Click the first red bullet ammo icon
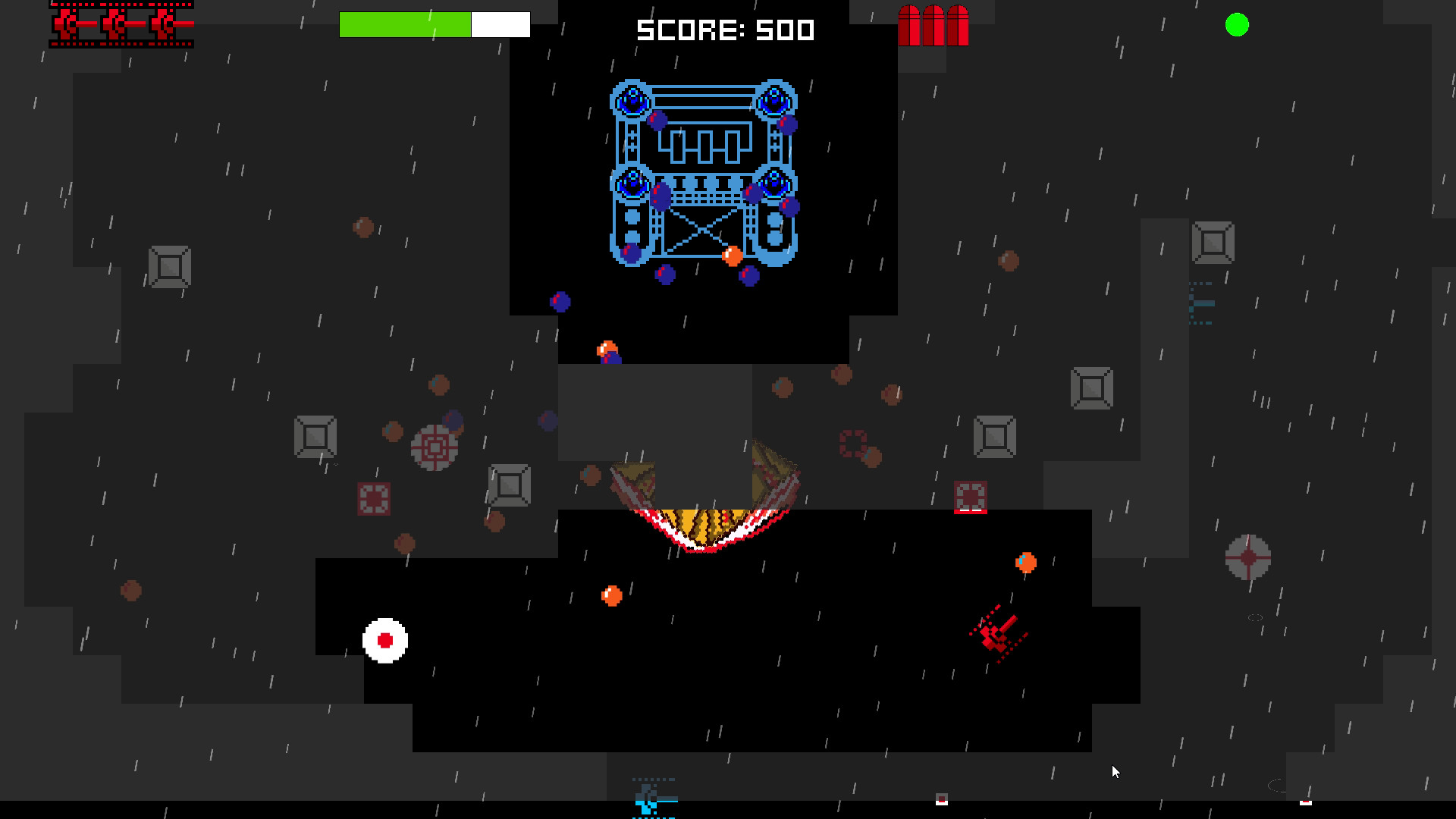This screenshot has width=1456, height=819. click(x=908, y=27)
